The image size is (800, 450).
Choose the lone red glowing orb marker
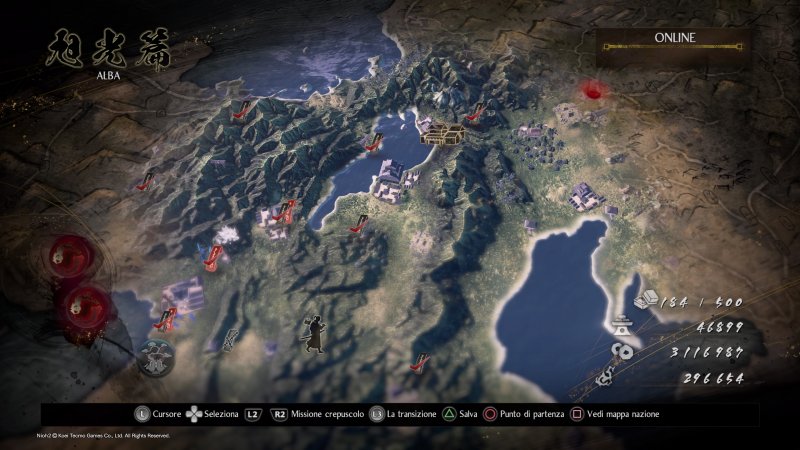(x=597, y=90)
